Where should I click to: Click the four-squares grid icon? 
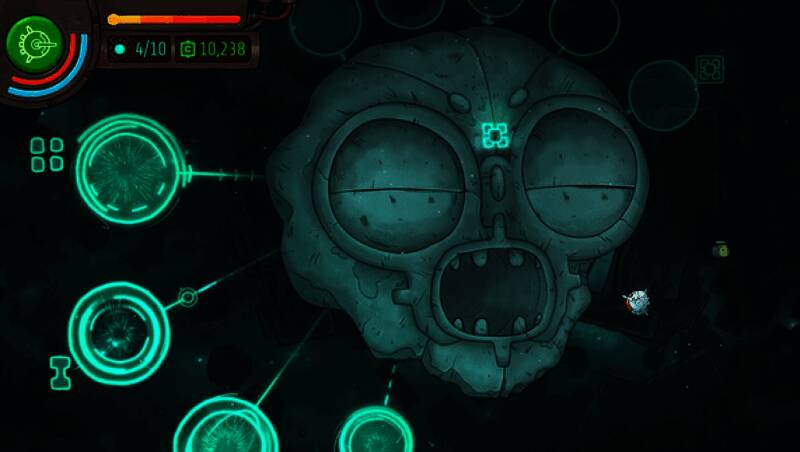click(46, 154)
